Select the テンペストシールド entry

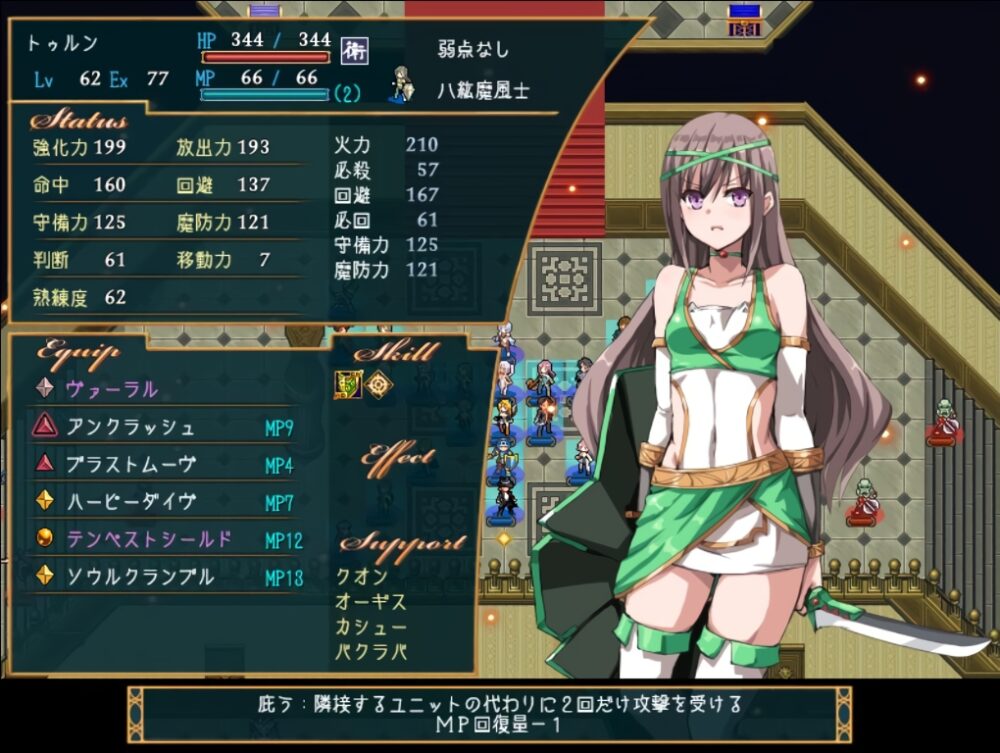point(149,540)
